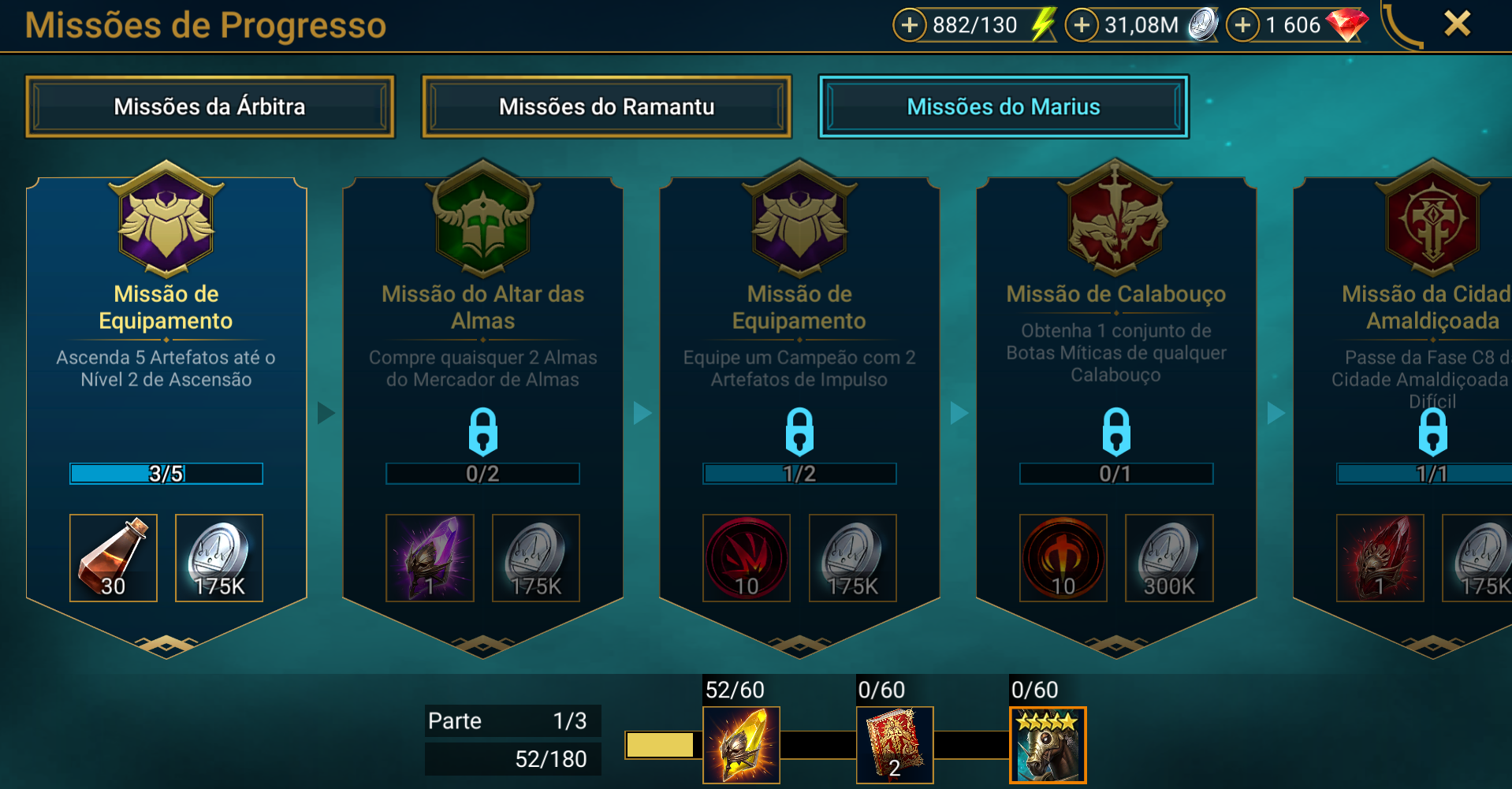
Task: View the 52/60 golden helmet milestone reward
Action: pos(741,745)
